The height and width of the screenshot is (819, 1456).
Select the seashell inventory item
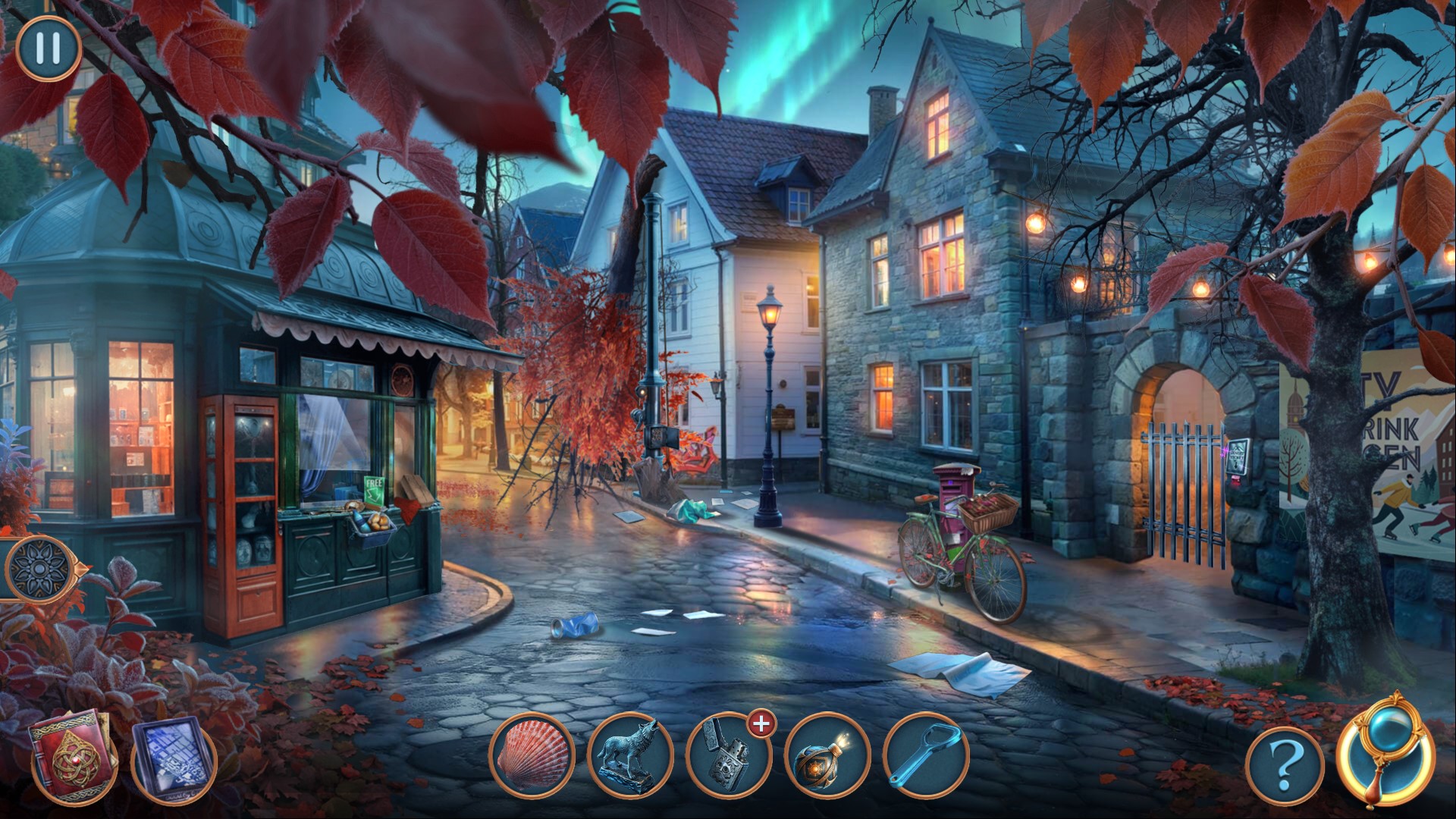pos(533,755)
